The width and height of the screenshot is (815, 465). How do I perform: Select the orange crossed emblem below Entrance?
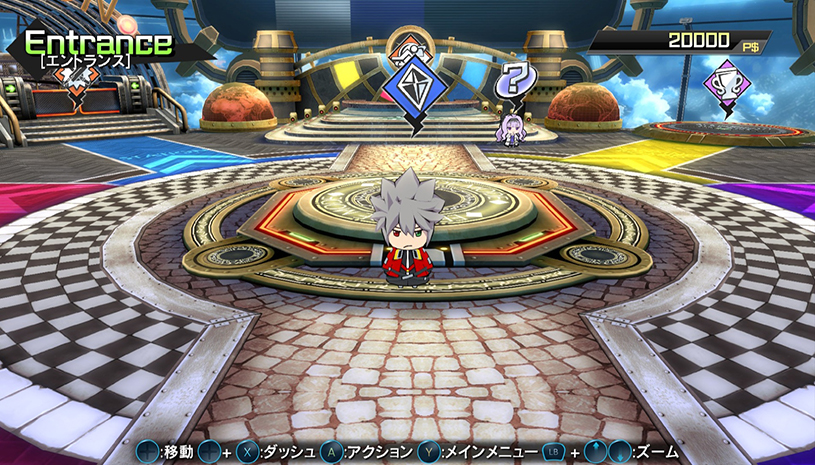pos(77,89)
